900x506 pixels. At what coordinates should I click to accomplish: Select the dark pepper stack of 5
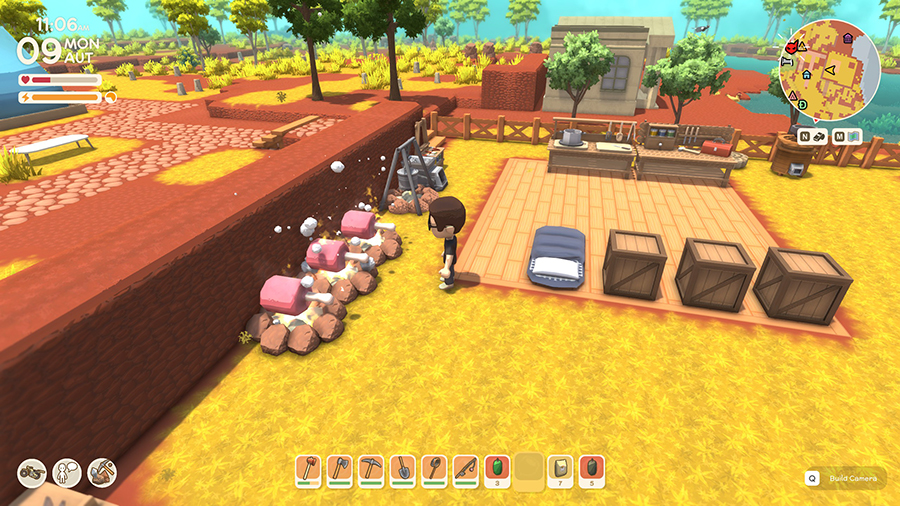[592, 469]
